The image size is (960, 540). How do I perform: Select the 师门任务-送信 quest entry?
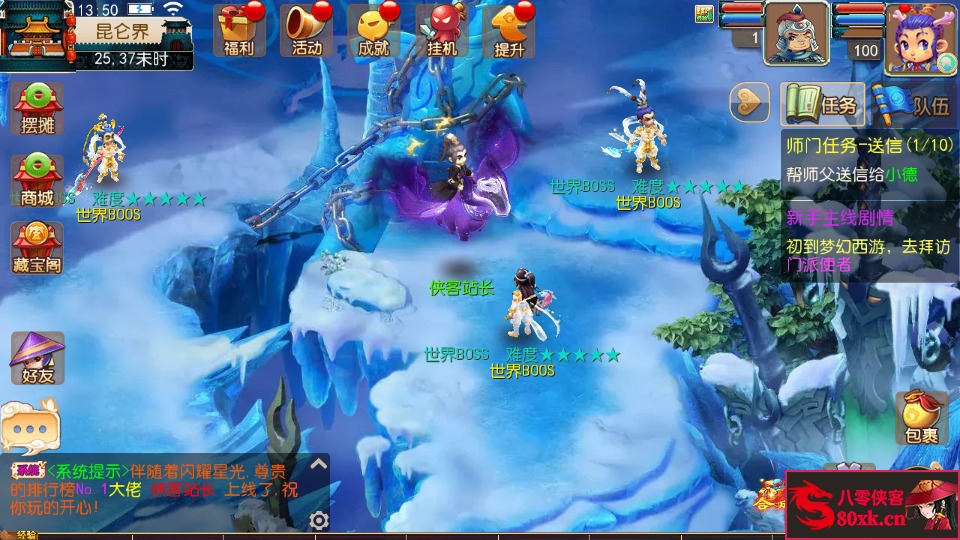coord(868,159)
